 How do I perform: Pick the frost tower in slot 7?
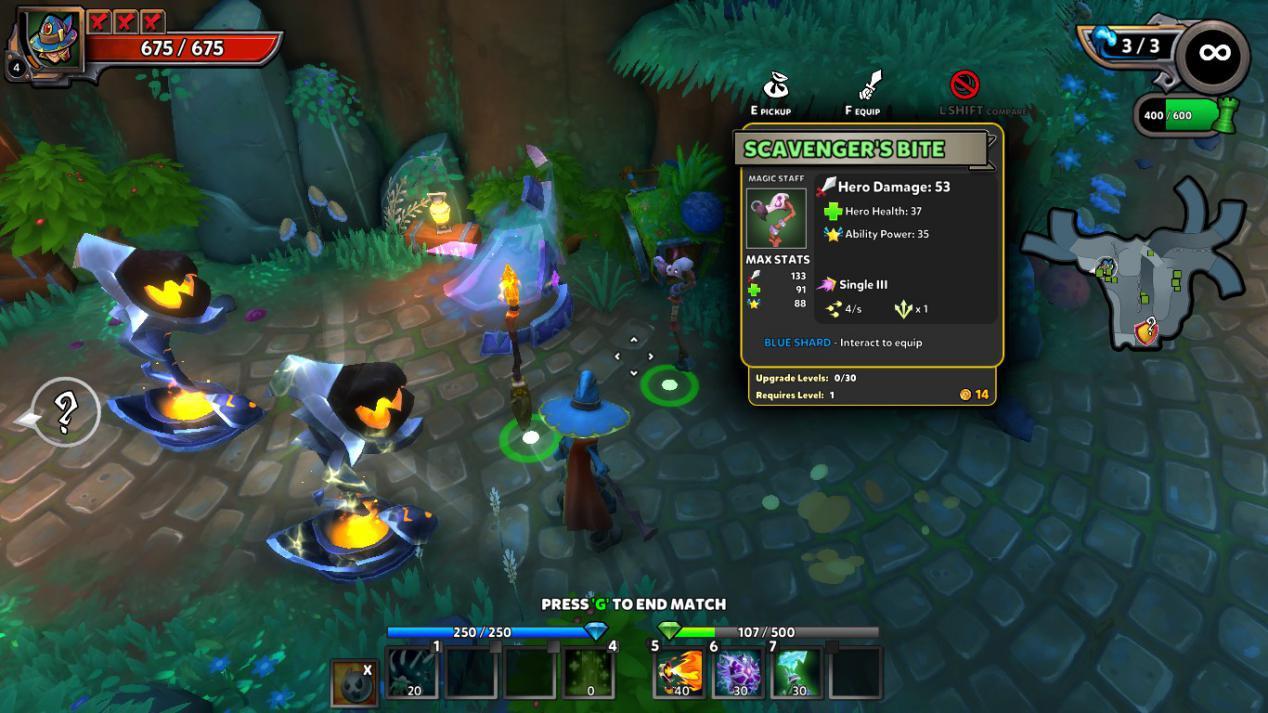[x=796, y=672]
